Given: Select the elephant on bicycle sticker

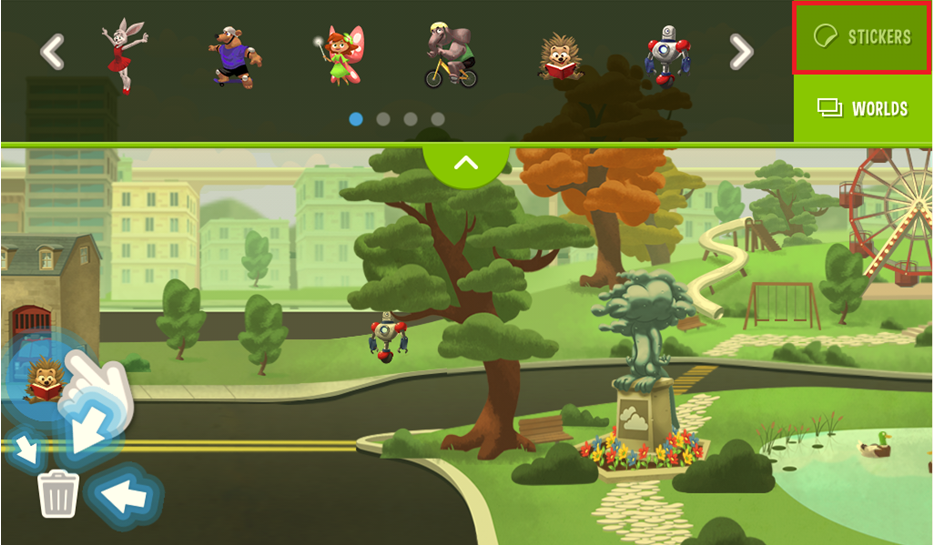Looking at the screenshot, I should (x=450, y=55).
